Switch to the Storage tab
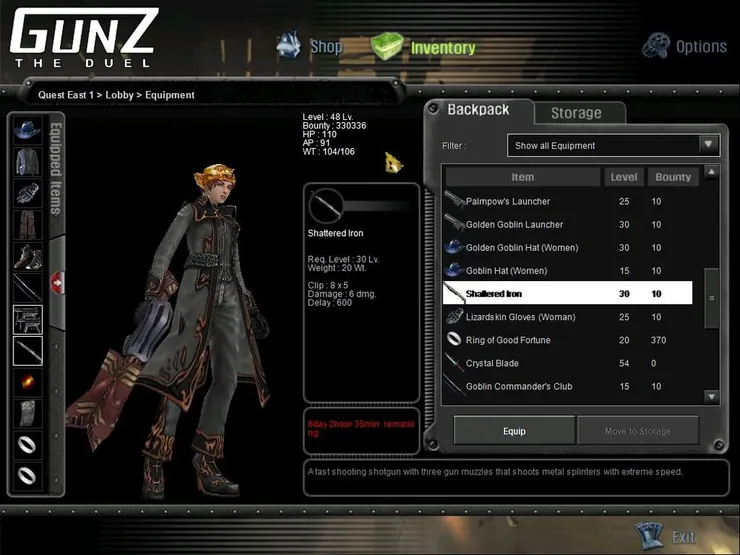The width and height of the screenshot is (740, 555). 576,113
